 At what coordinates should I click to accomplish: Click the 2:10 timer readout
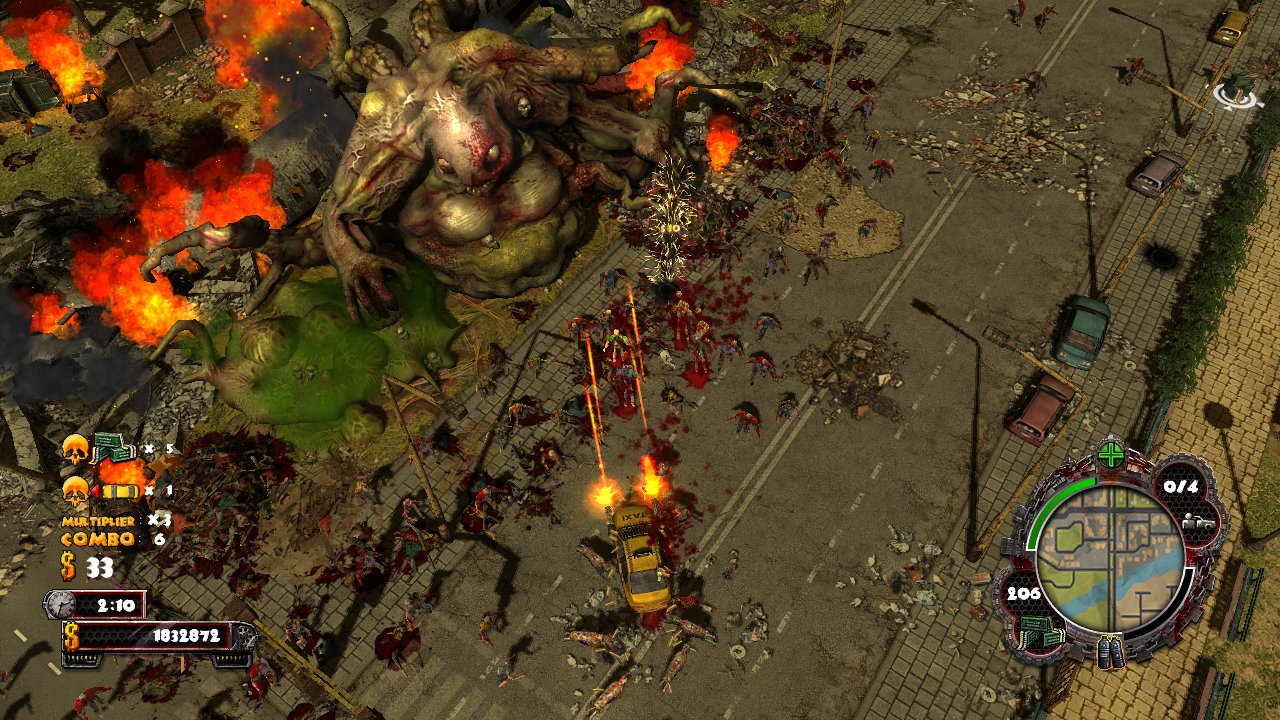tap(115, 604)
